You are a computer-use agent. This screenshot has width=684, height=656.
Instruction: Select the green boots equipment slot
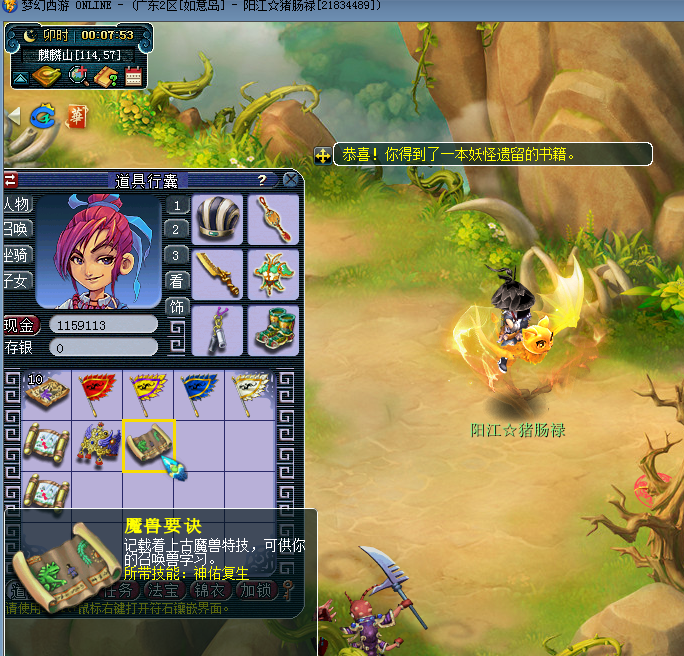coord(272,329)
